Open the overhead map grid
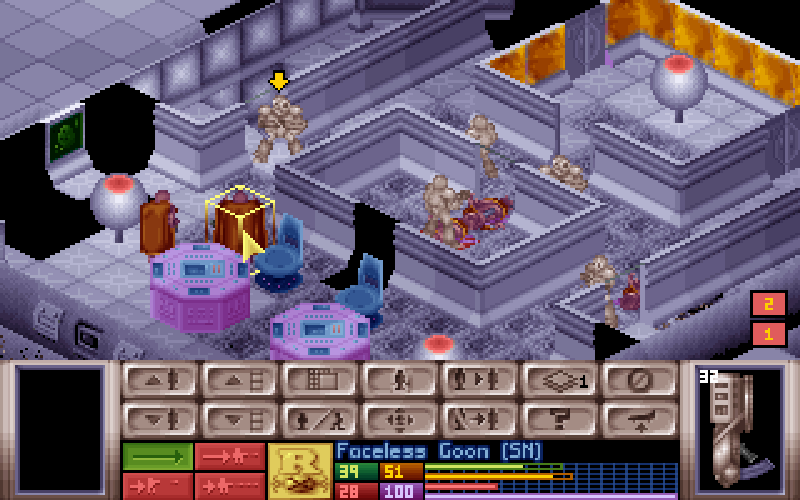Screen dimensions: 800x500 tap(320, 380)
